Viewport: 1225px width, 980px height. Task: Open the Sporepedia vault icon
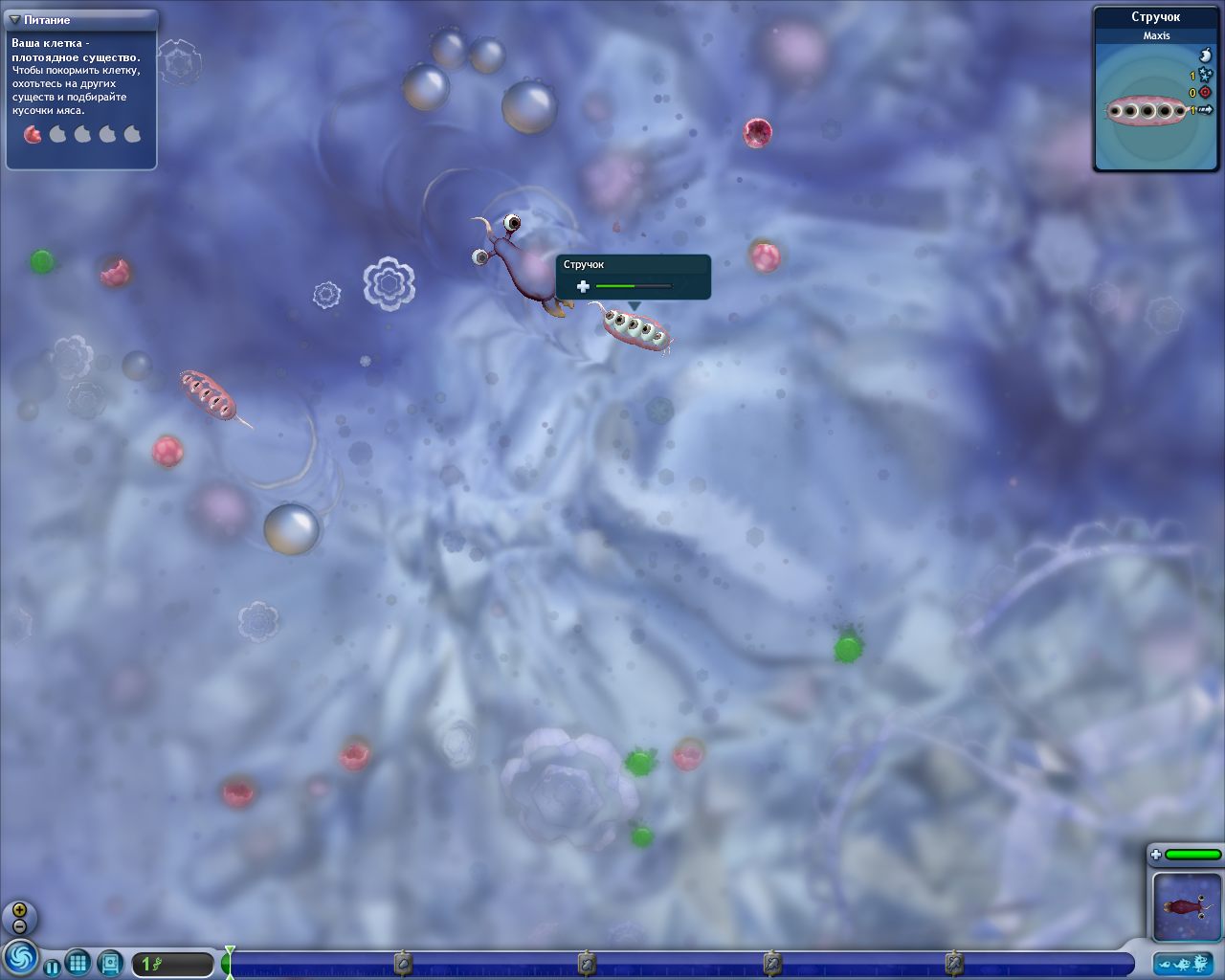click(109, 964)
